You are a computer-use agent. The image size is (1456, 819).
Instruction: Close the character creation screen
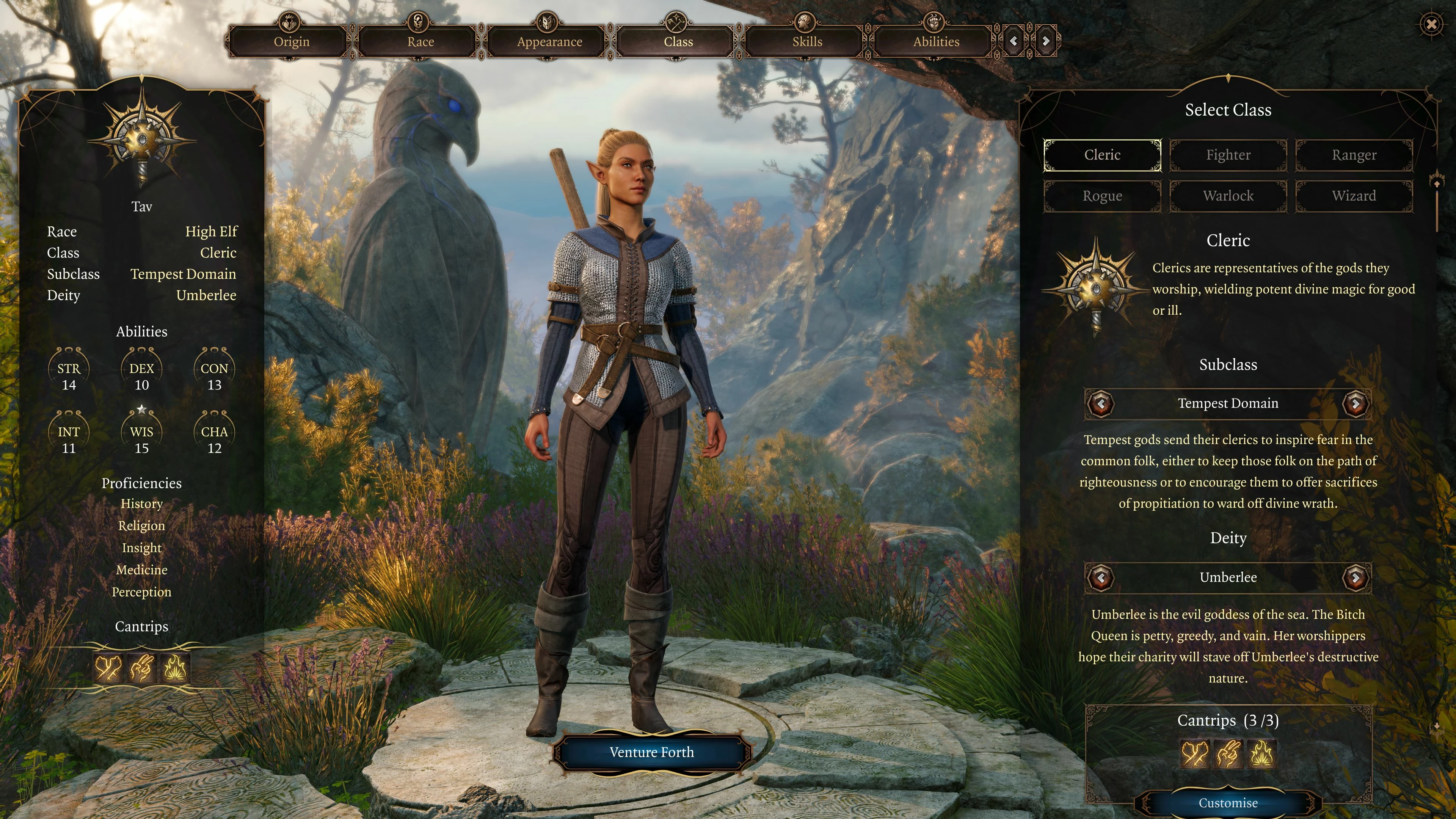[x=1431, y=24]
